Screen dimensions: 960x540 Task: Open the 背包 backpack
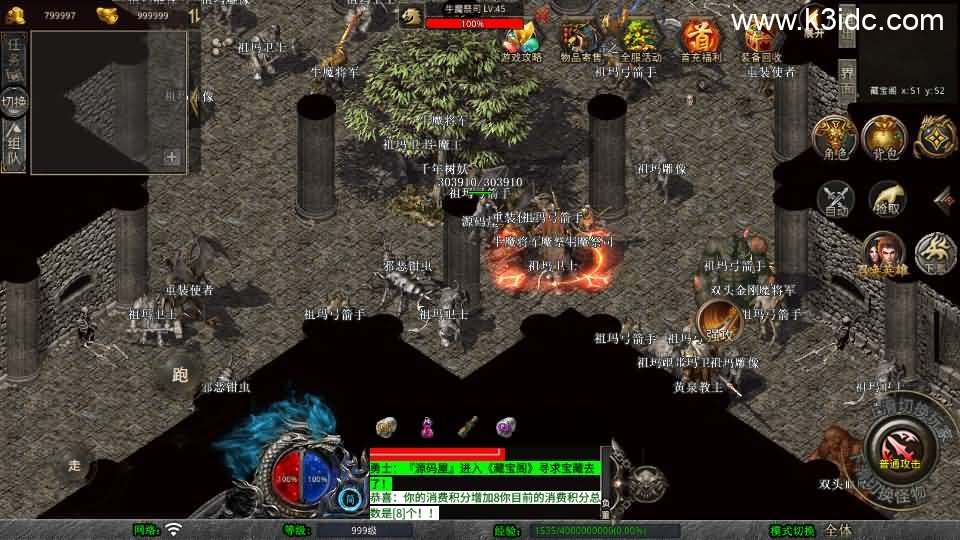coord(883,136)
